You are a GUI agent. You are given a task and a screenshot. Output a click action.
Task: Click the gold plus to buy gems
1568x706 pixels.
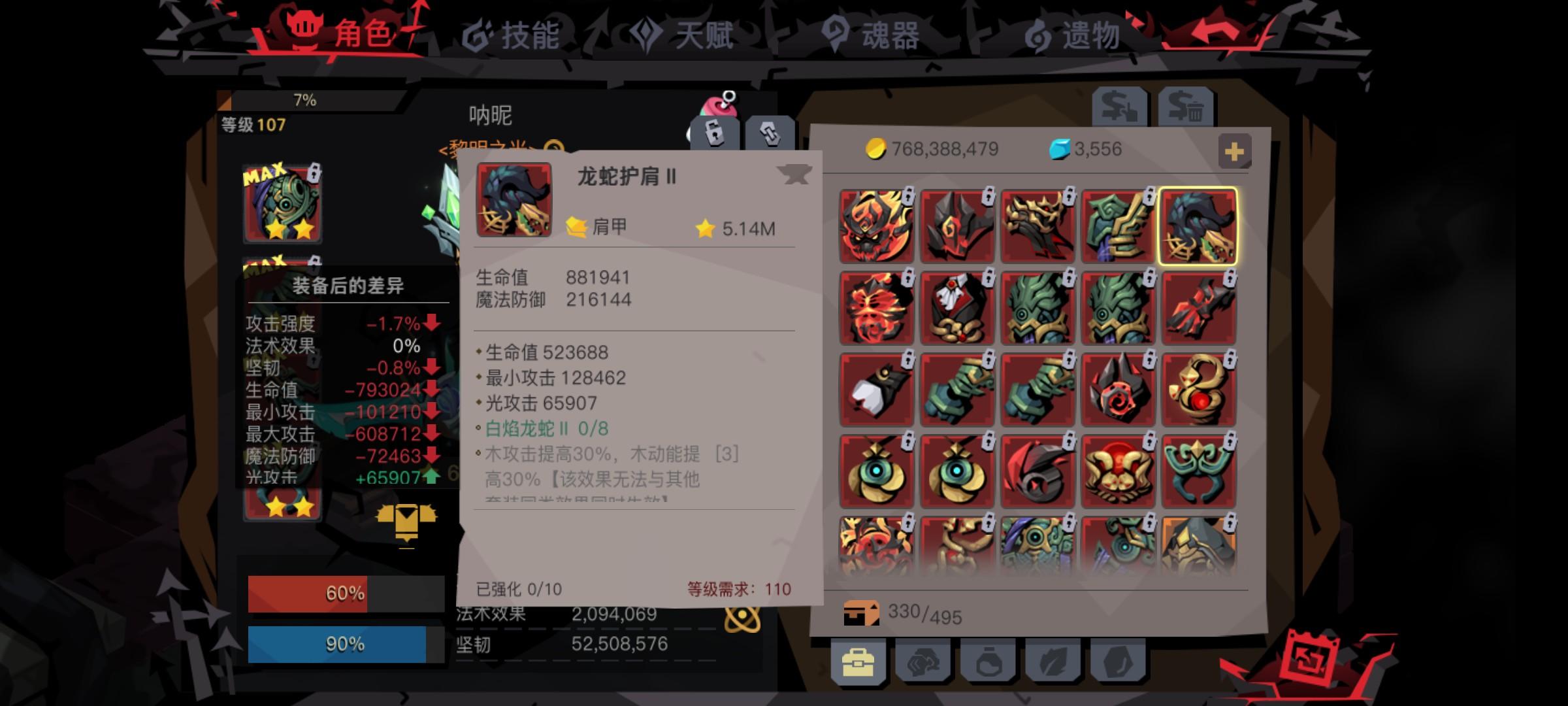(1233, 149)
